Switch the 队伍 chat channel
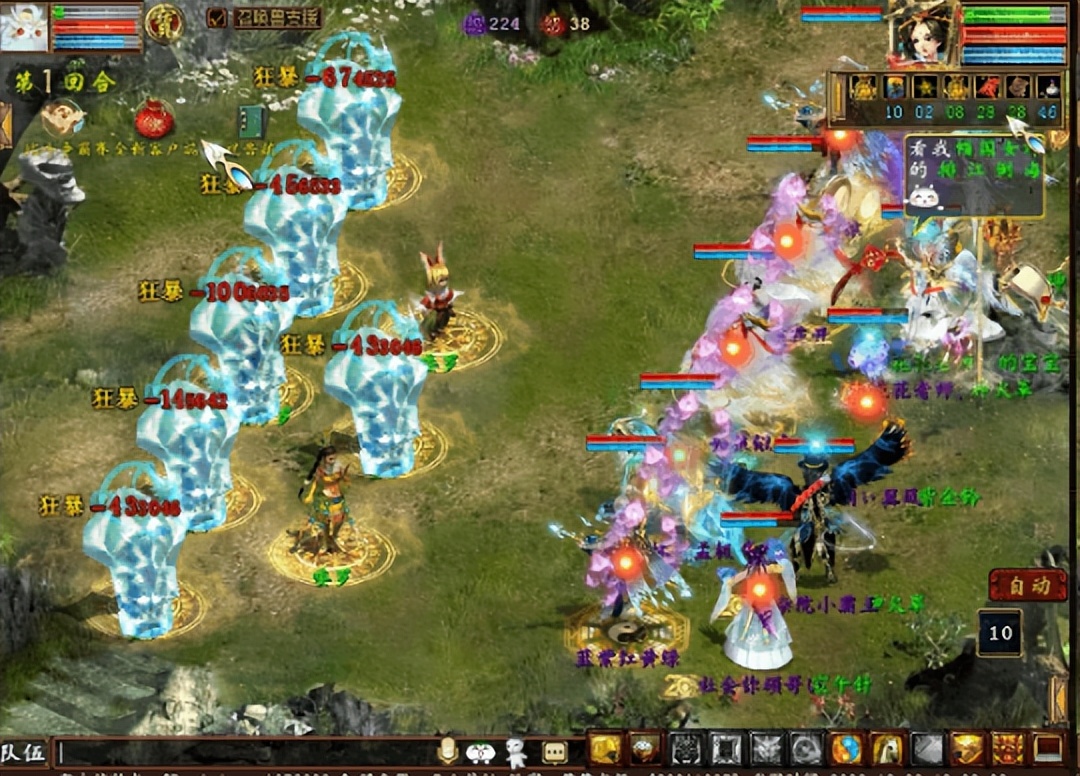Viewport: 1080px width, 776px height. point(24,752)
